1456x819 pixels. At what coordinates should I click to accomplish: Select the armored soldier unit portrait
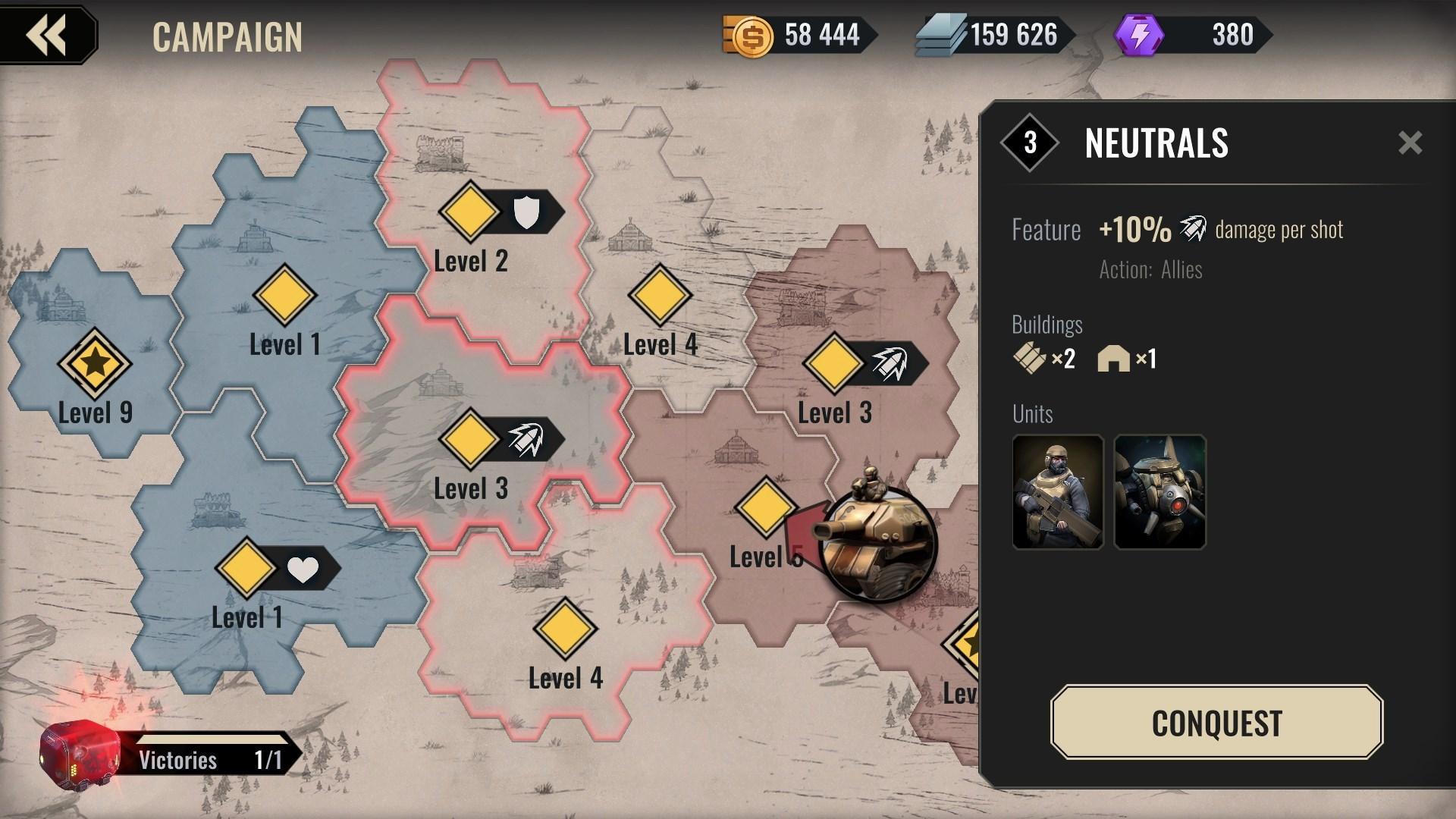[1057, 491]
